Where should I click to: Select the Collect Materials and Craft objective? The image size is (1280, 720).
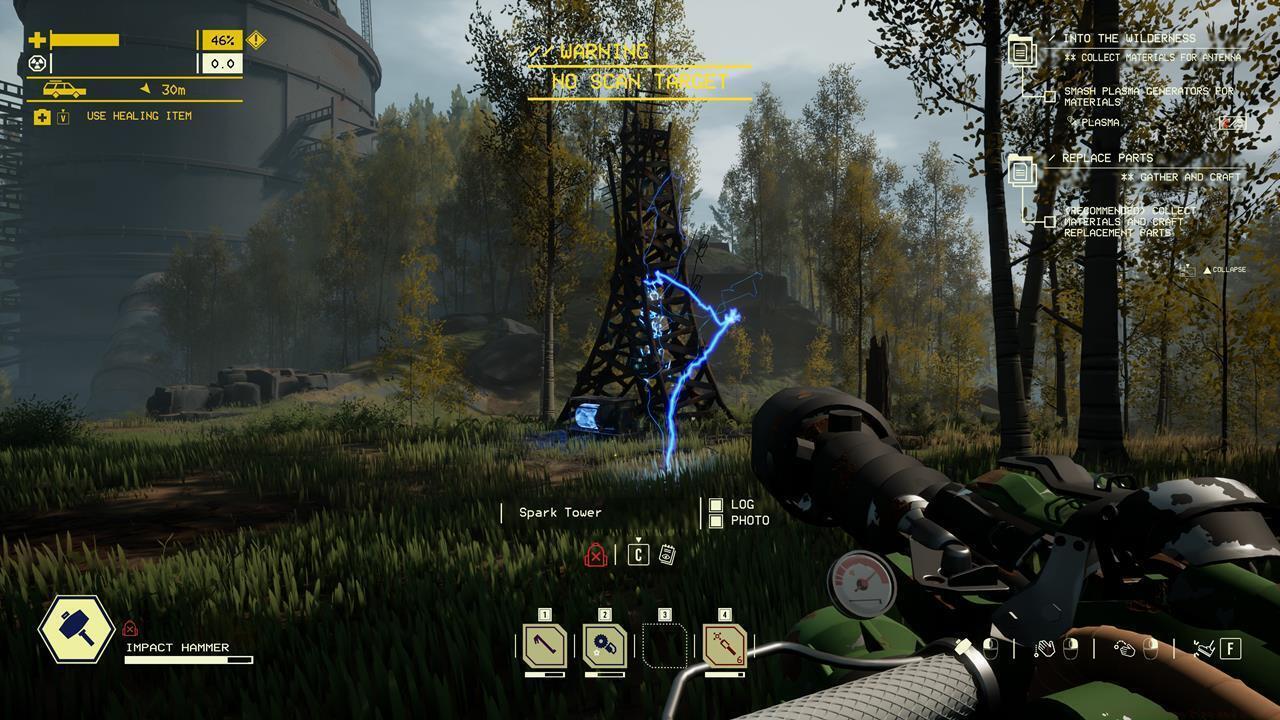pyautogui.click(x=1128, y=222)
